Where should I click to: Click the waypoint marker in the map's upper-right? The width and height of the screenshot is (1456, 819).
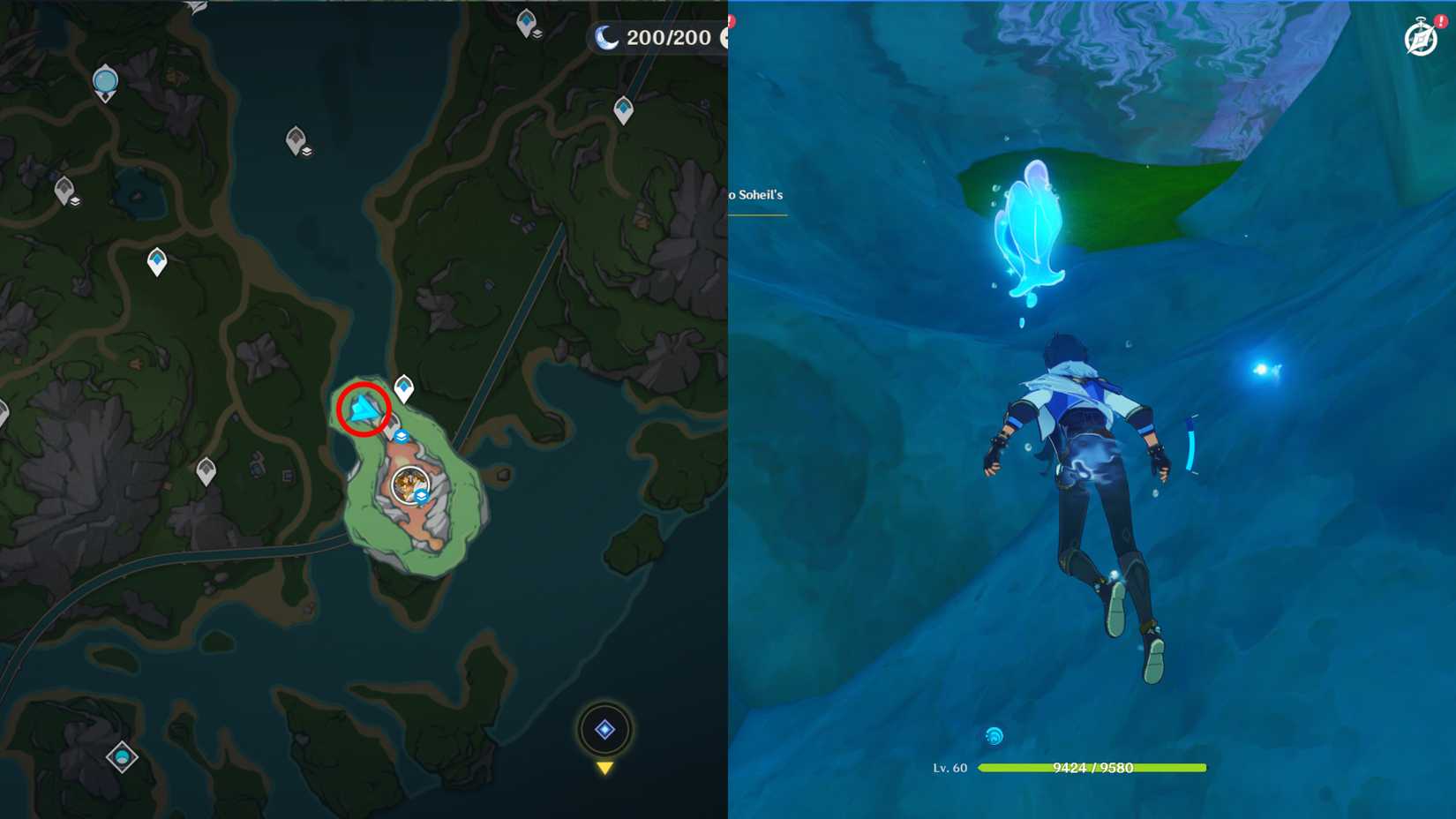click(x=625, y=108)
